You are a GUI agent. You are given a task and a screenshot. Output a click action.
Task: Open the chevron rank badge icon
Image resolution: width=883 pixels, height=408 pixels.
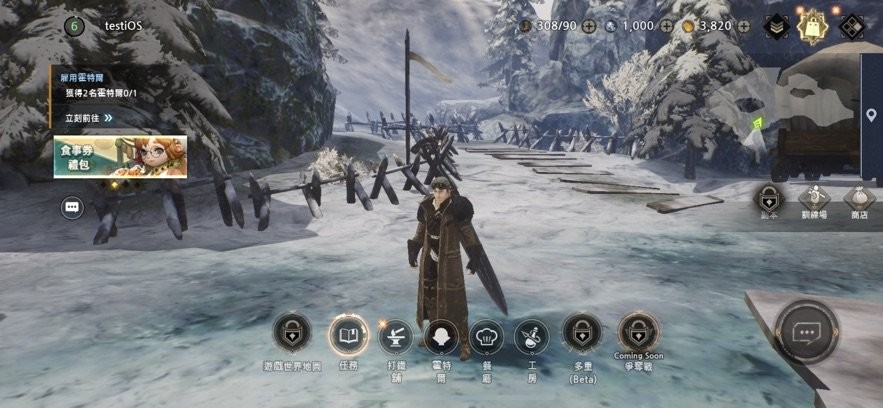(777, 27)
